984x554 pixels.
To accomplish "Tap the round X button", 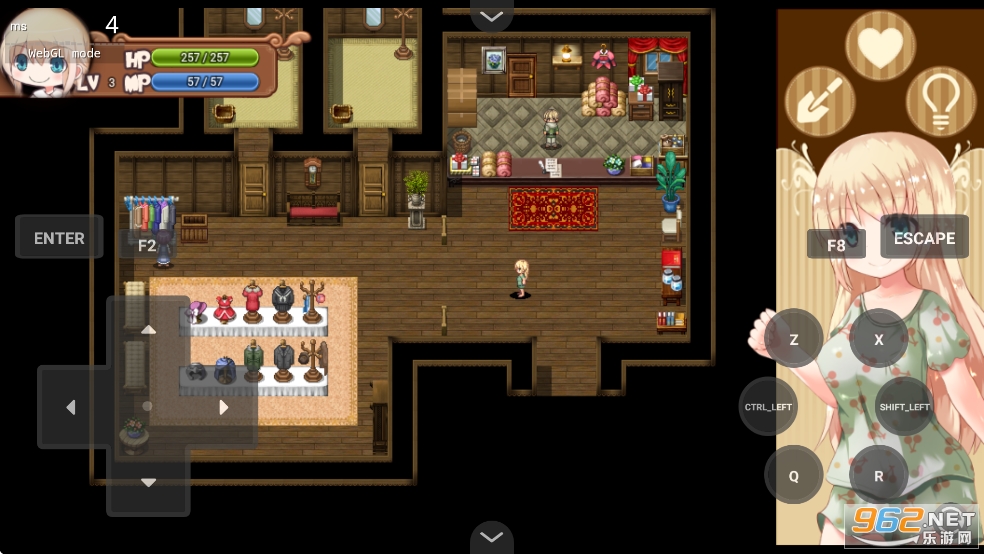I will point(879,339).
